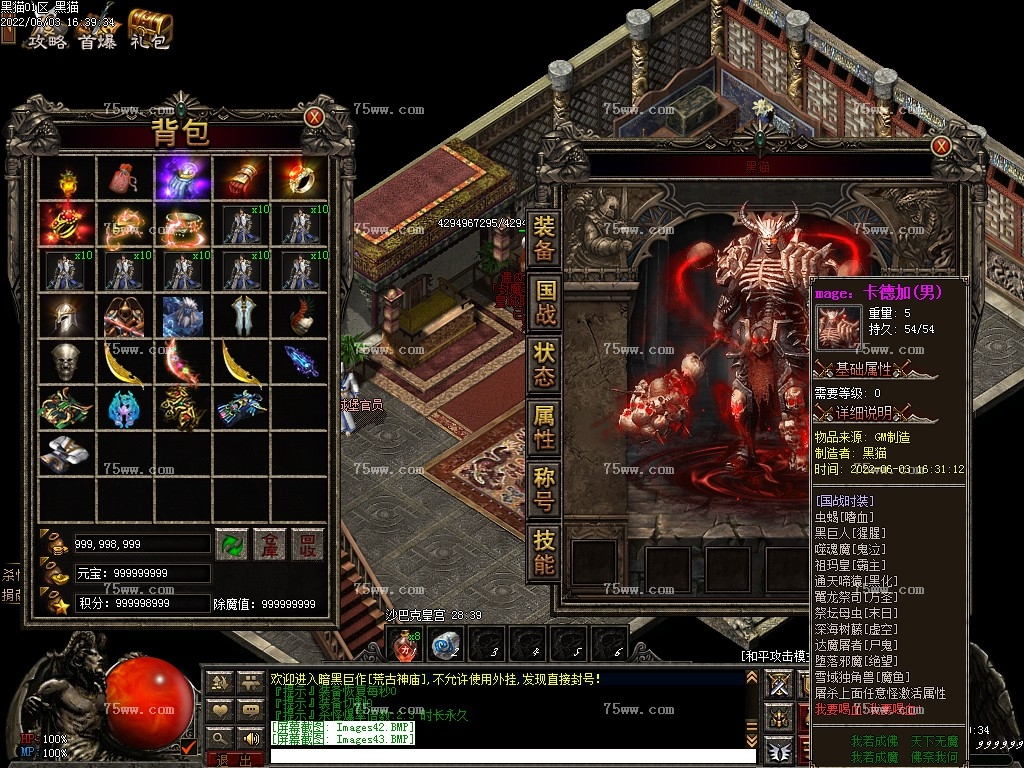
Task: Select the red pouch item in backpack
Action: (x=124, y=180)
